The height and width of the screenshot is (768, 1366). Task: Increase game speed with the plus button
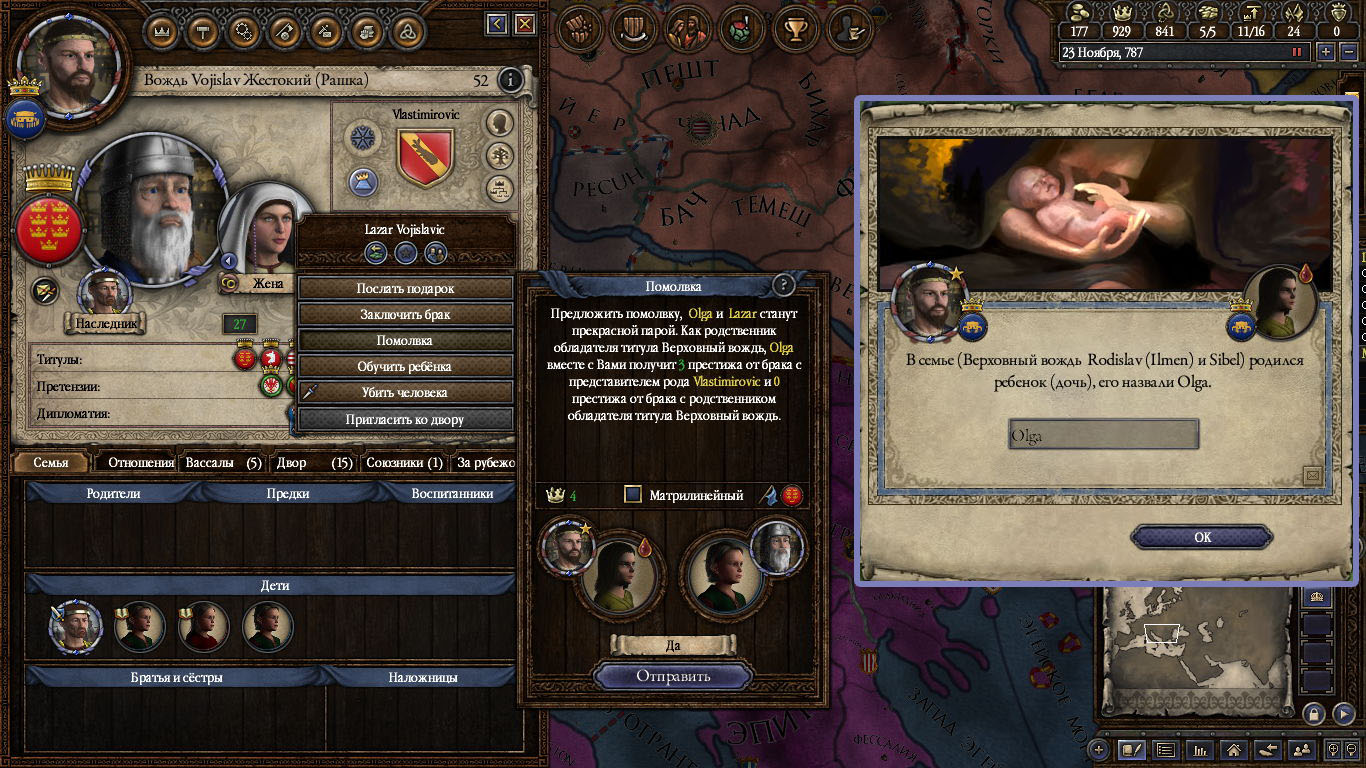pos(1327,52)
